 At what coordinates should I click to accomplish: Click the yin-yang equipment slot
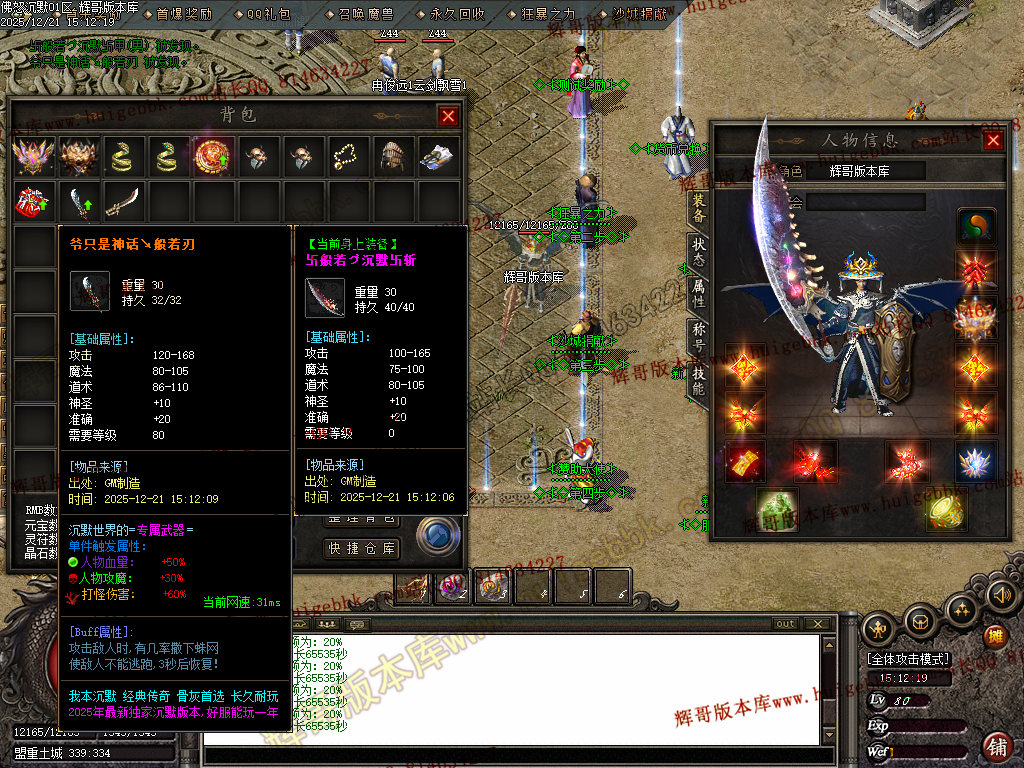[975, 226]
